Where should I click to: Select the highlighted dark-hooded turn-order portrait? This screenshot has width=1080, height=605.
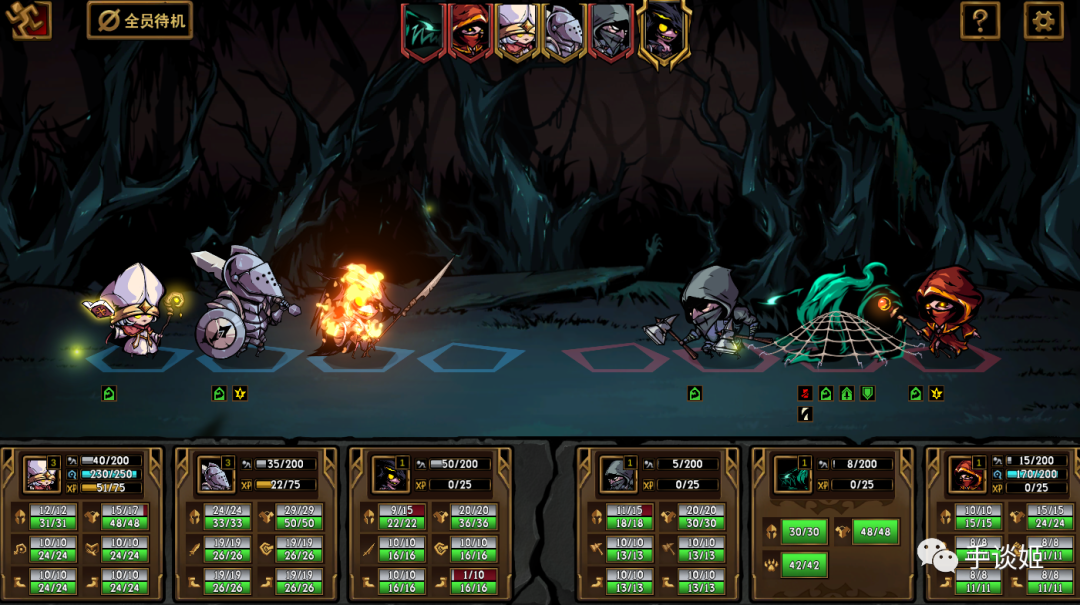tap(662, 30)
